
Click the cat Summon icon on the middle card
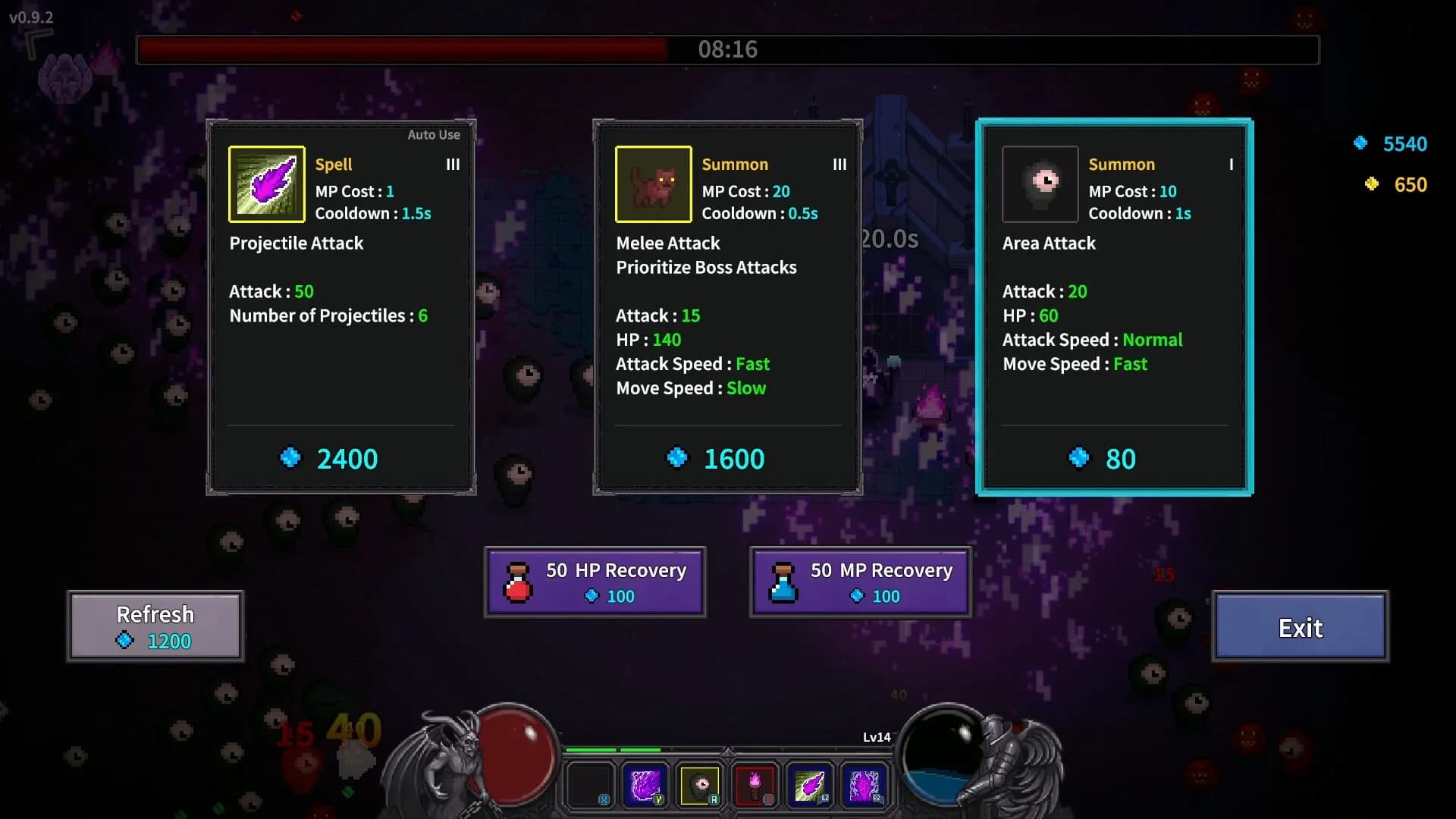[x=654, y=184]
